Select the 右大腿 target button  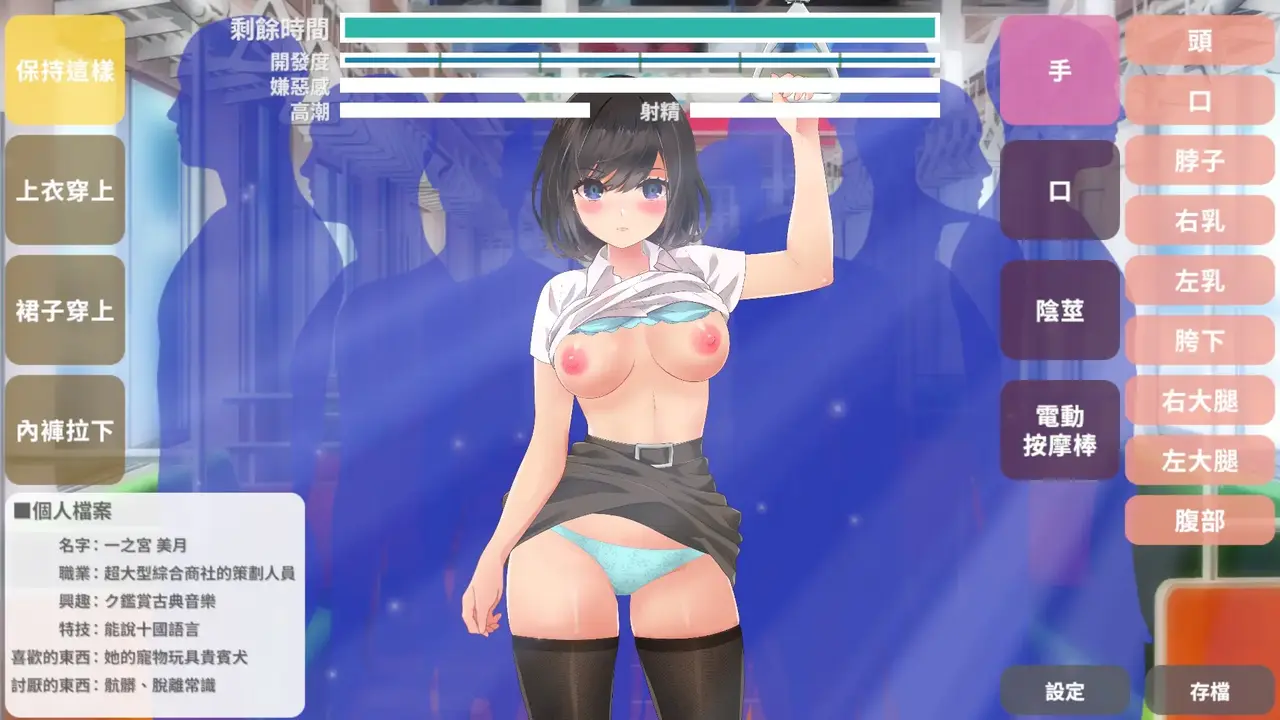coord(1200,401)
